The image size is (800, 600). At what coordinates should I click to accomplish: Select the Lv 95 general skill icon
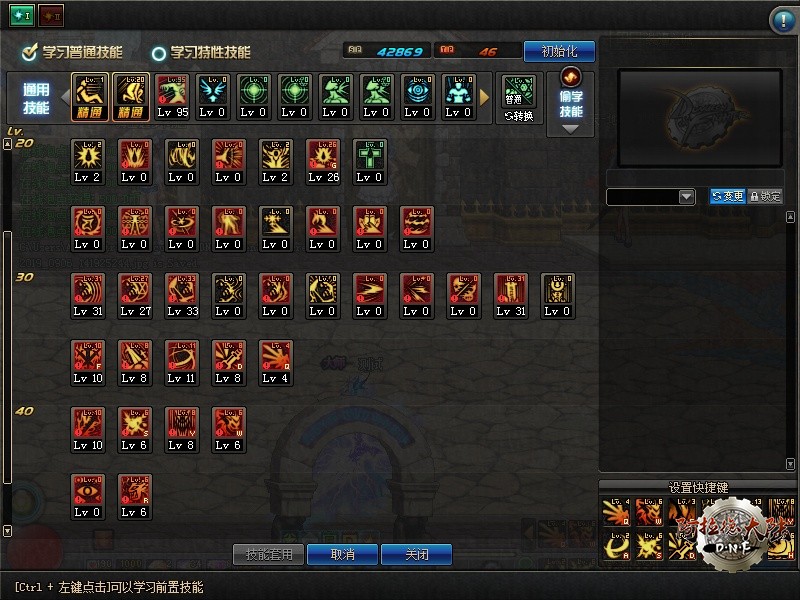(x=173, y=96)
